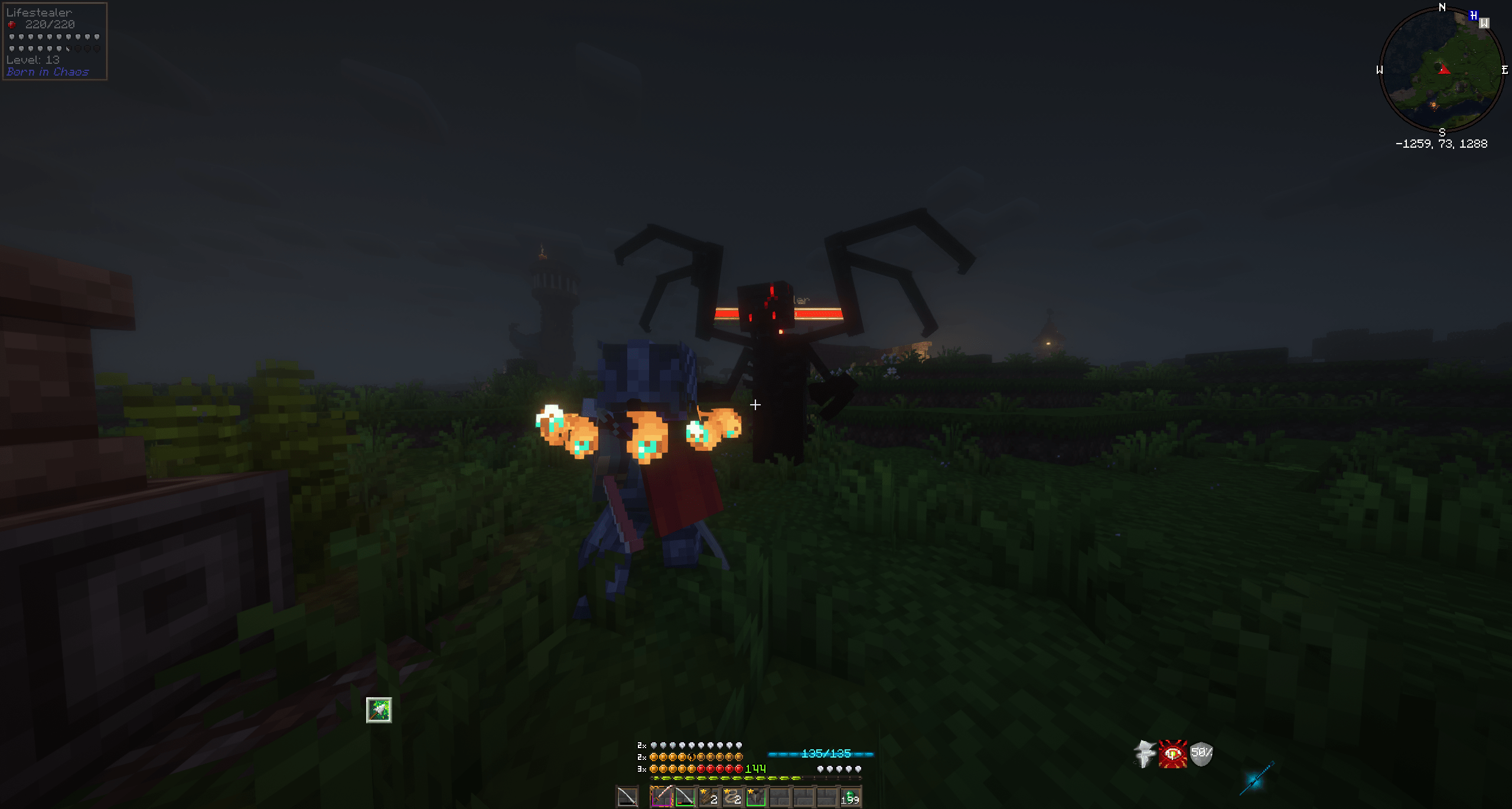Select the starred rope coil hotbar item
The height and width of the screenshot is (809, 1512).
coord(732,798)
